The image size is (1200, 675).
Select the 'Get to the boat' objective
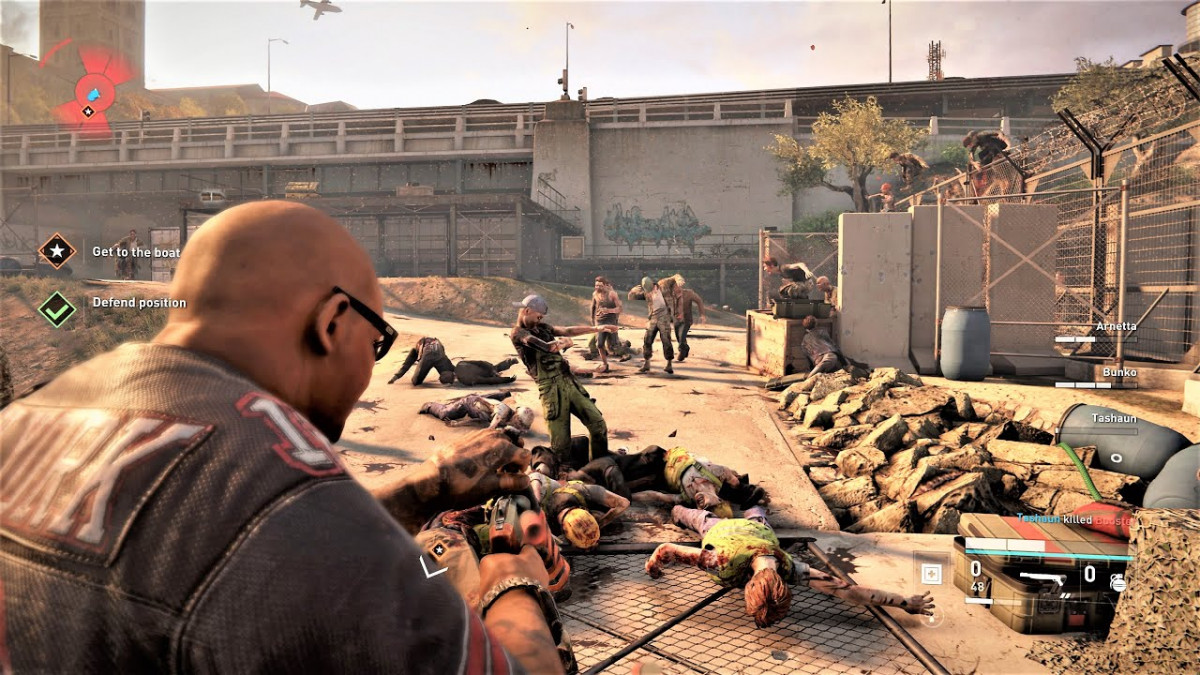(136, 252)
